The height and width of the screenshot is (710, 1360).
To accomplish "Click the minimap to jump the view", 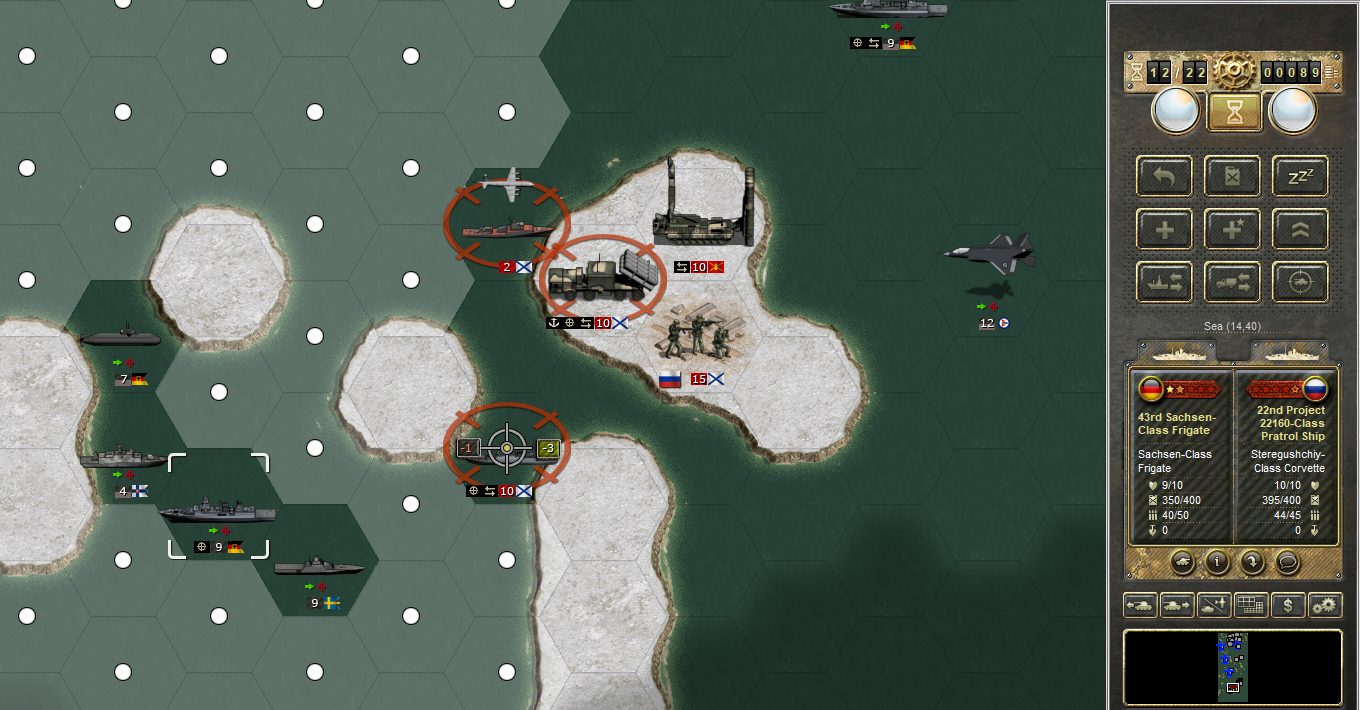I will pos(1232,667).
